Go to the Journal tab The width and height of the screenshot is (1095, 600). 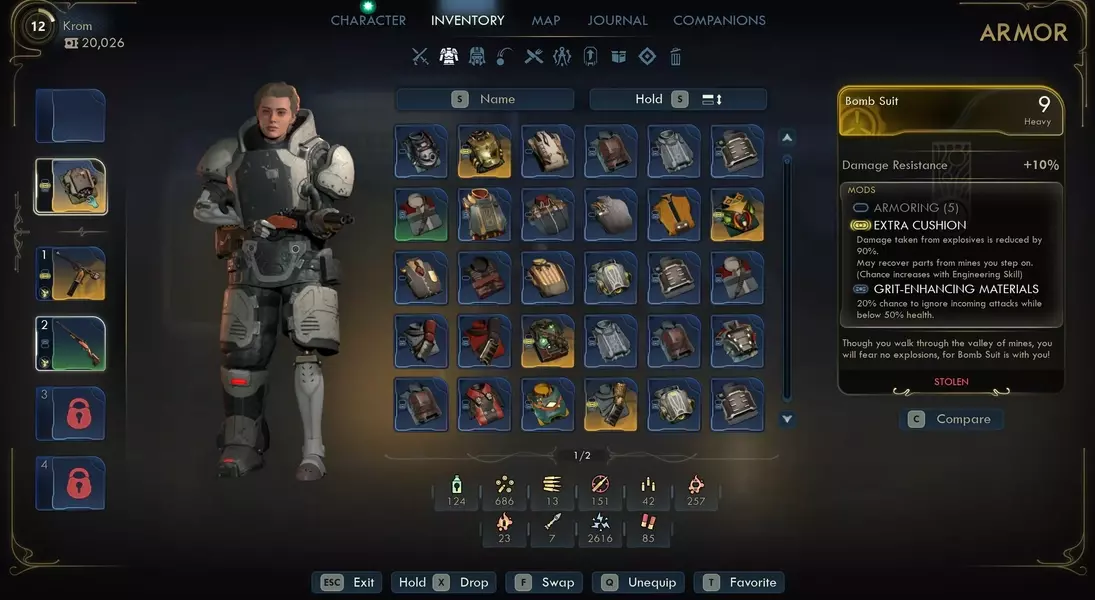[x=618, y=20]
